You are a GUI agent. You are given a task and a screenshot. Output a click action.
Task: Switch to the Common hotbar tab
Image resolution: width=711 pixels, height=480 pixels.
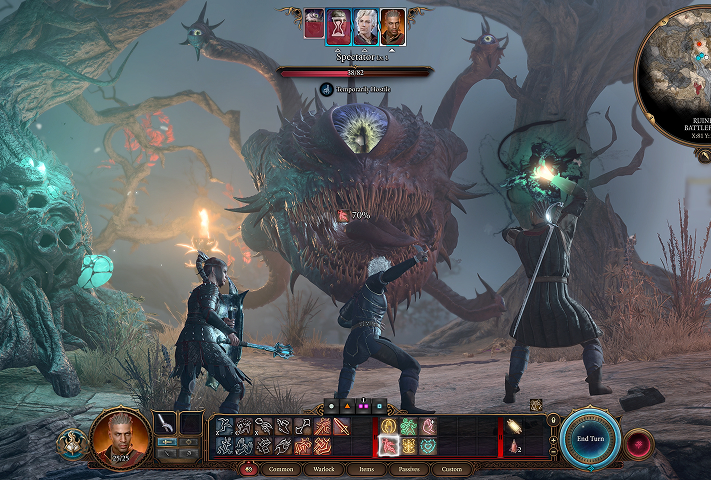(281, 469)
